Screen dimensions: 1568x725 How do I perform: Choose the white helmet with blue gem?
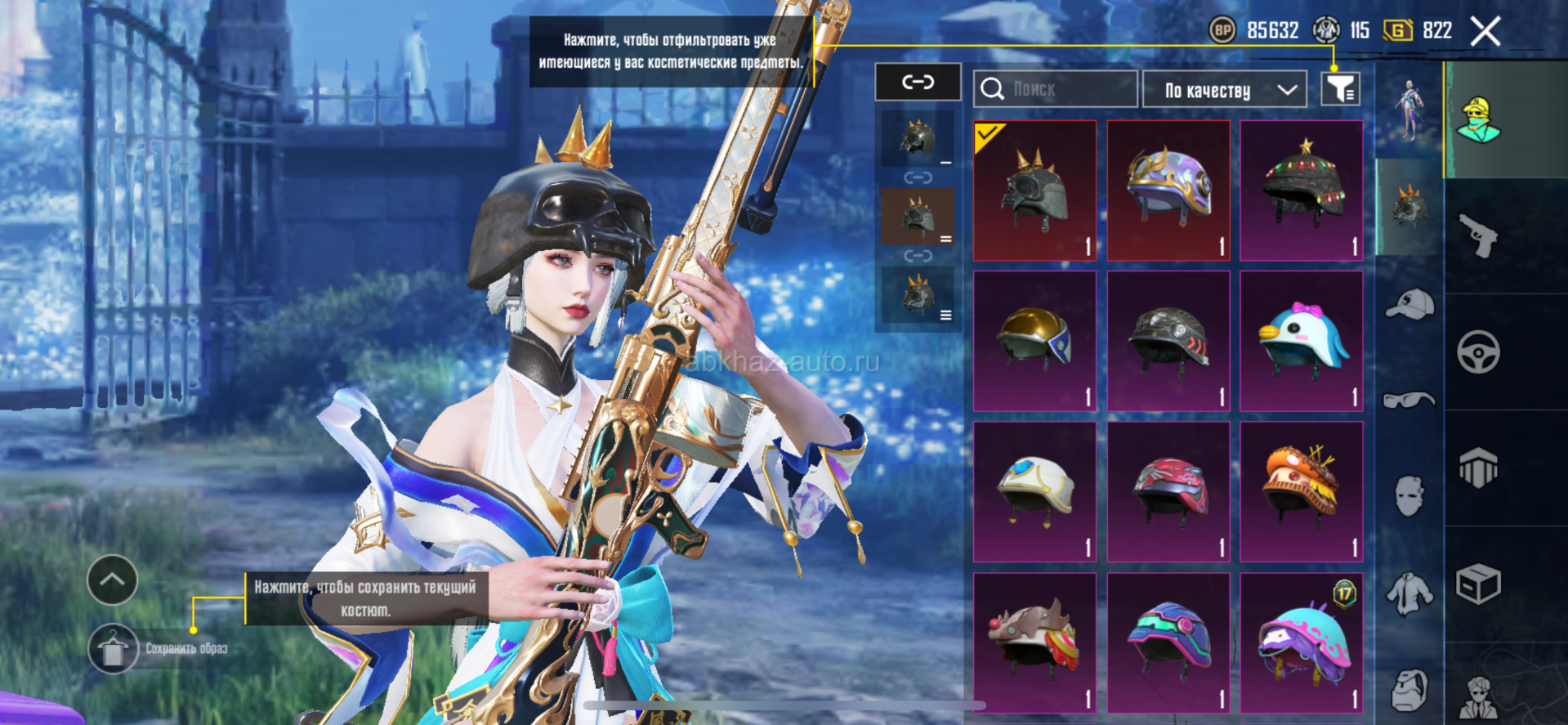tap(1034, 491)
